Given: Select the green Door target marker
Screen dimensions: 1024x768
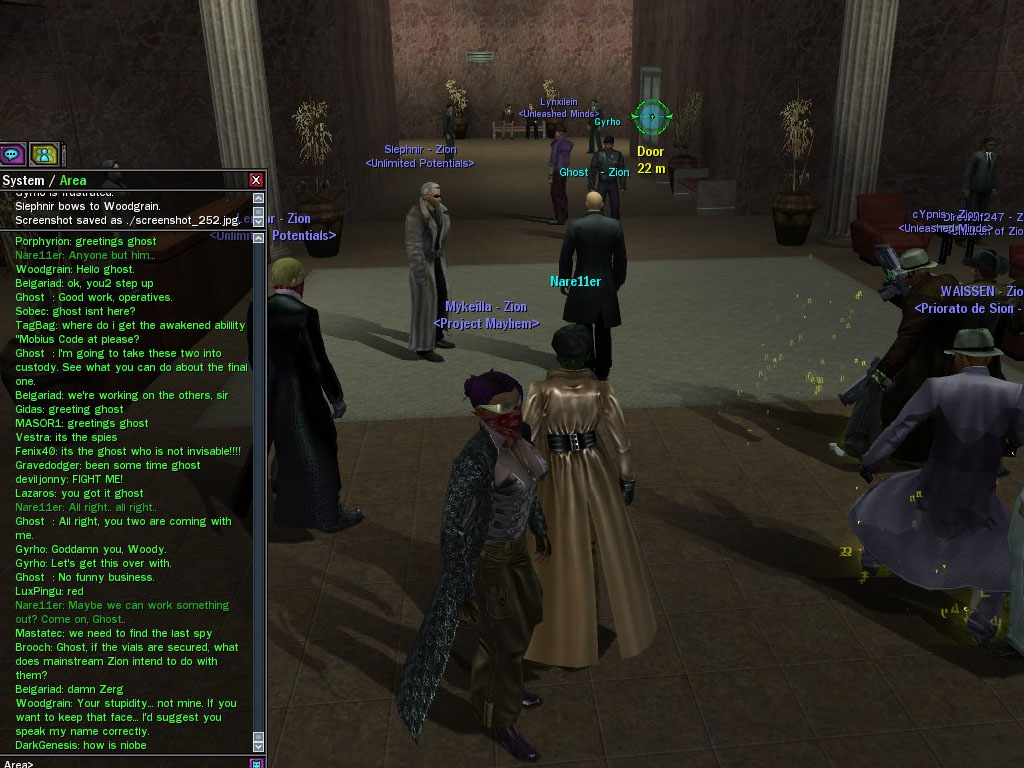Looking at the screenshot, I should click(651, 117).
